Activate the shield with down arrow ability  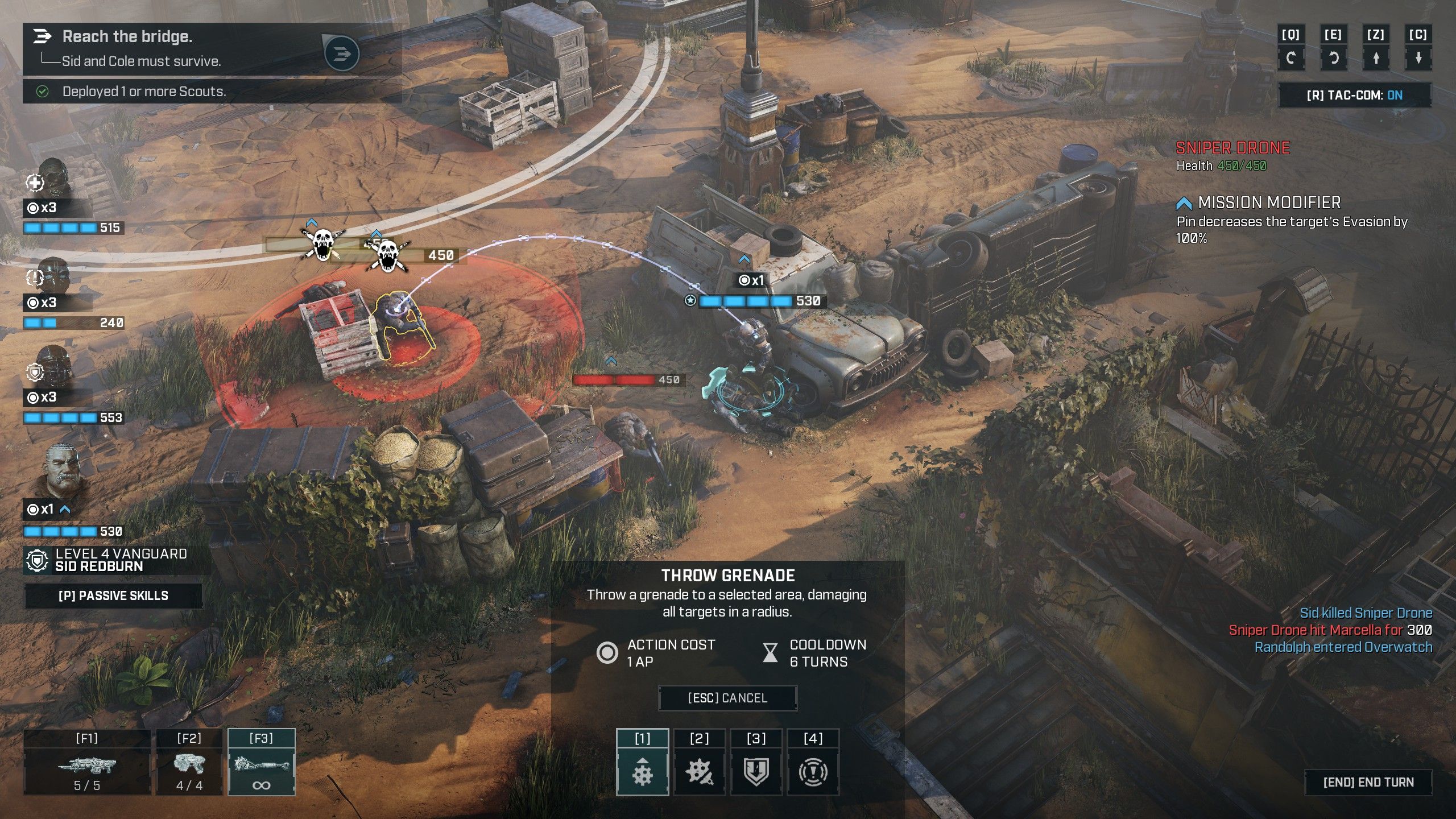(x=756, y=771)
